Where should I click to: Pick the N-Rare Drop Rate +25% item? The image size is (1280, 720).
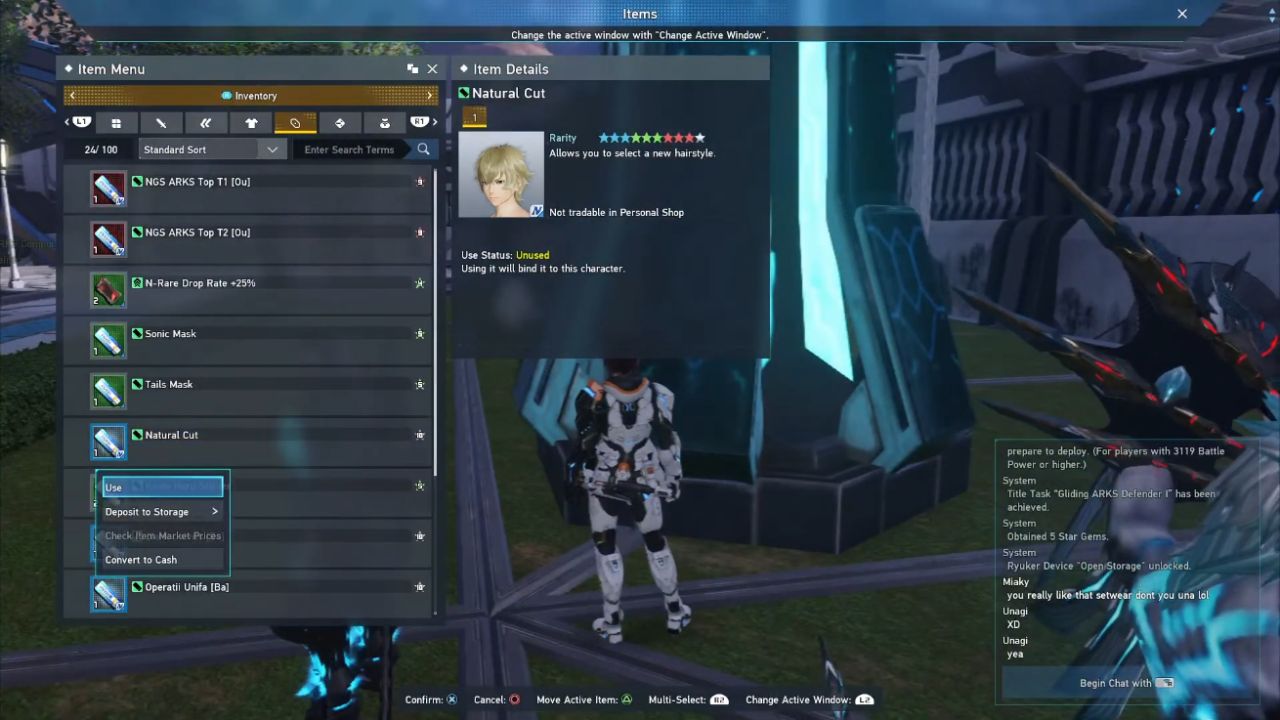(x=248, y=290)
